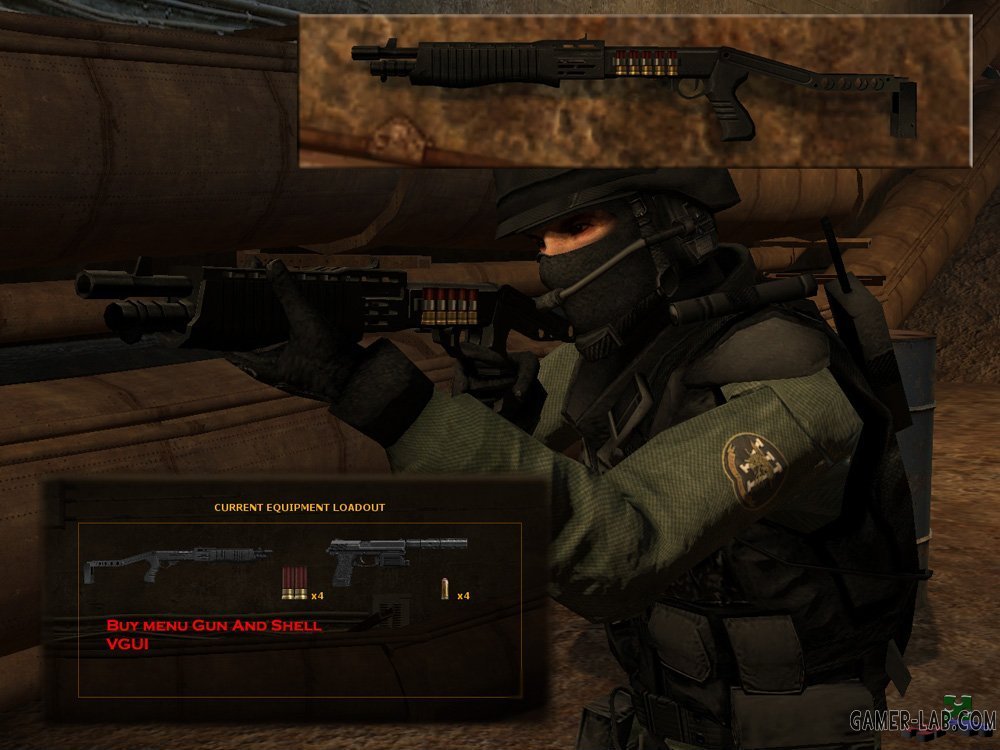Select the shotgun in the equipment loadout
This screenshot has width=1000, height=750.
click(x=177, y=560)
